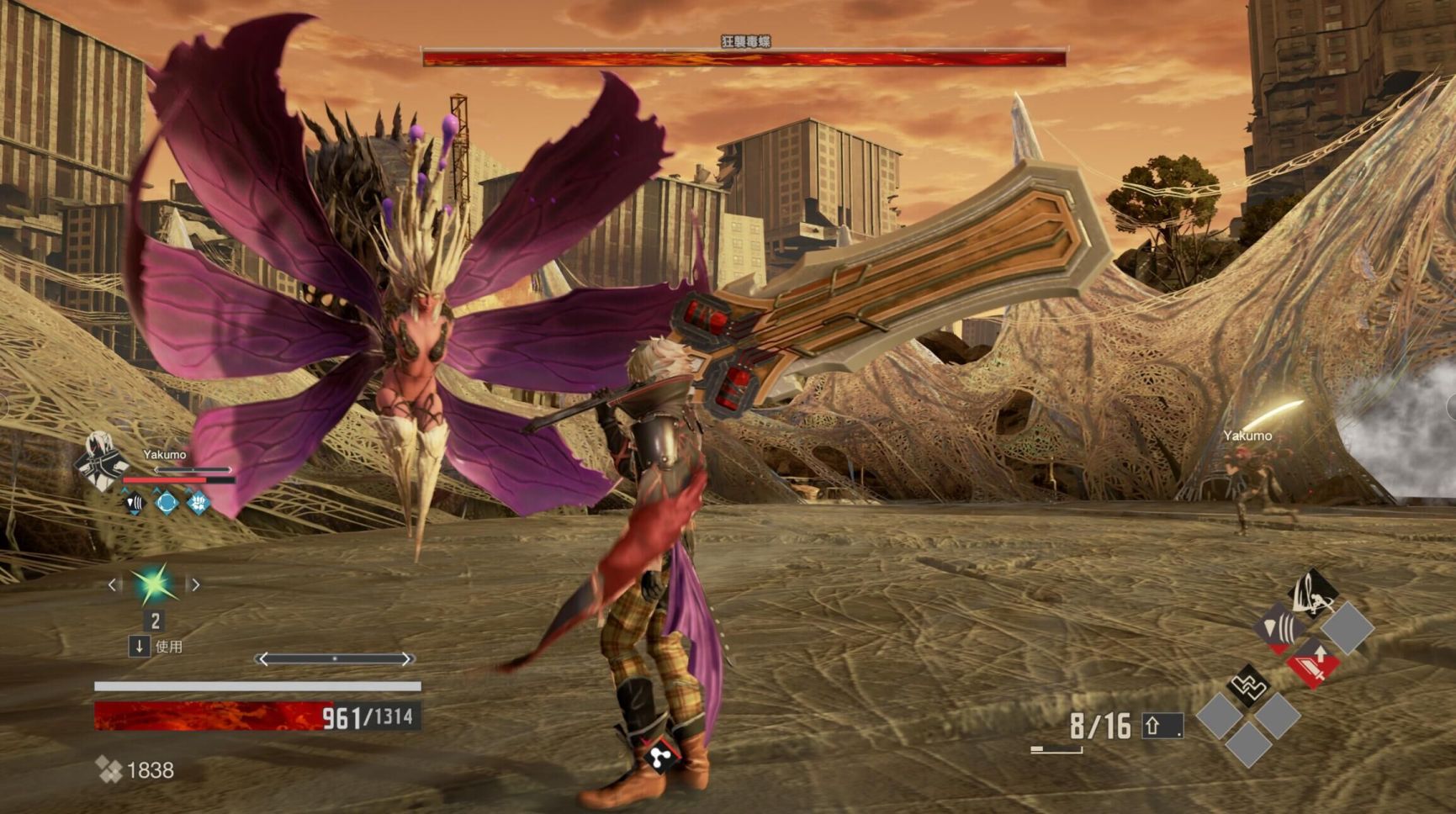Click the blue circle buff icon

point(167,503)
